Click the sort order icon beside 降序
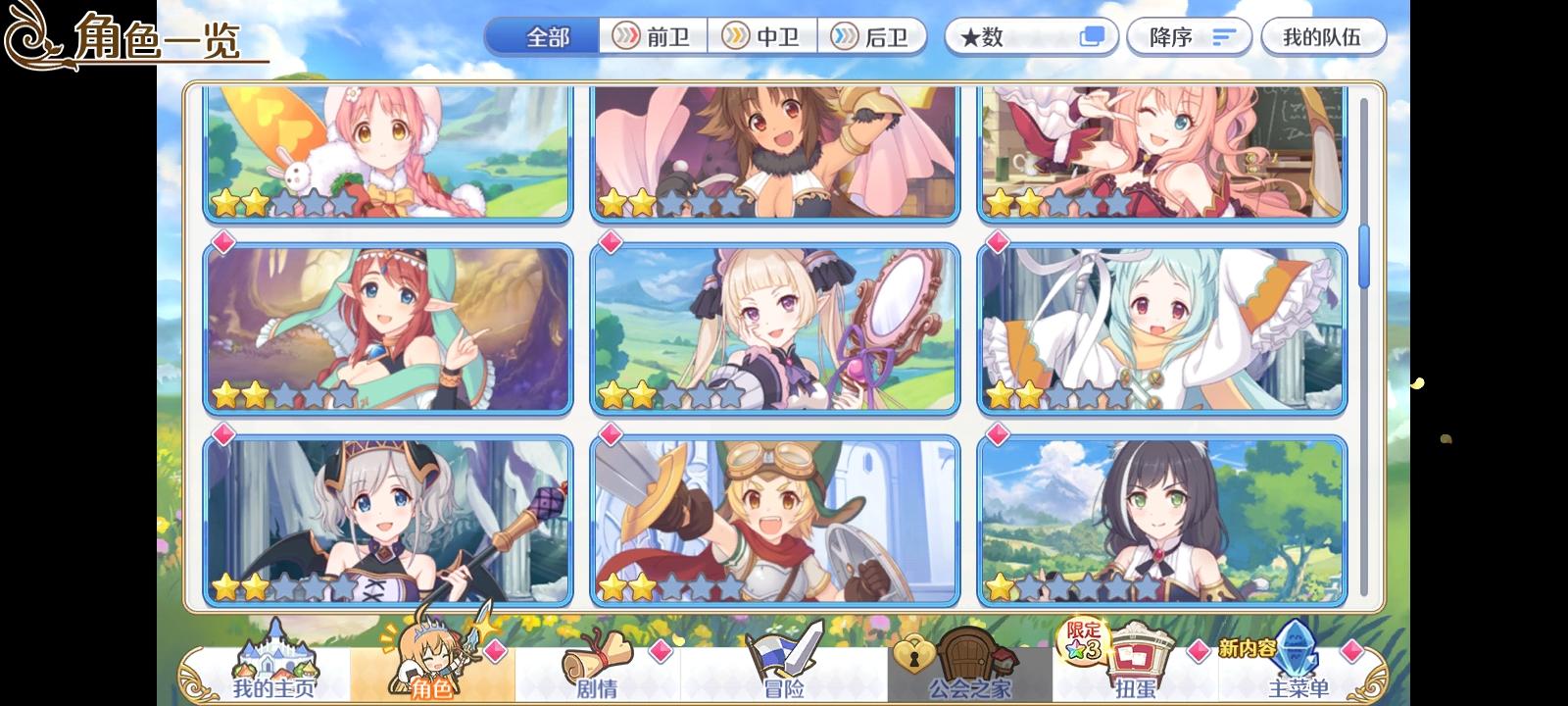 (1220, 36)
